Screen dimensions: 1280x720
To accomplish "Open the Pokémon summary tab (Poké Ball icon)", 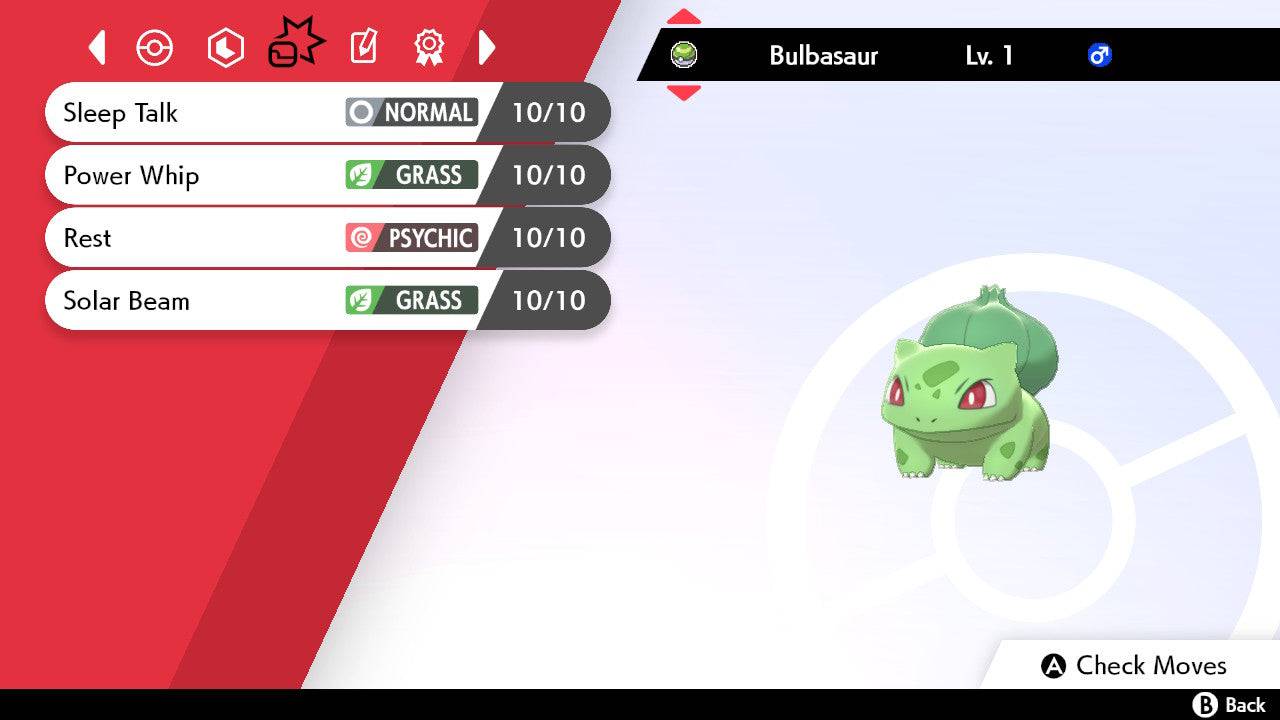I will click(155, 47).
